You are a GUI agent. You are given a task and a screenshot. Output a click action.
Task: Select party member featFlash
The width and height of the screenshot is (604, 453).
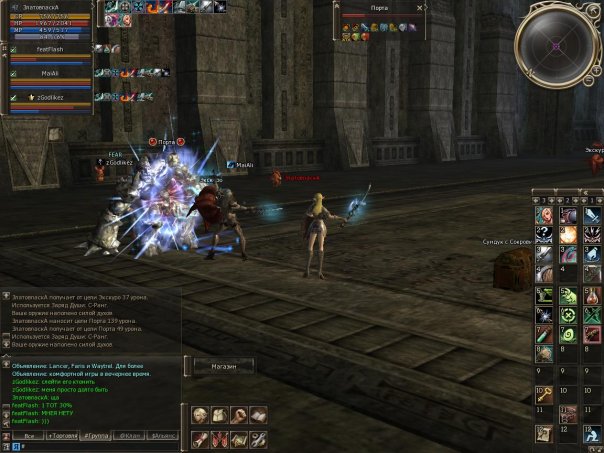tap(50, 48)
